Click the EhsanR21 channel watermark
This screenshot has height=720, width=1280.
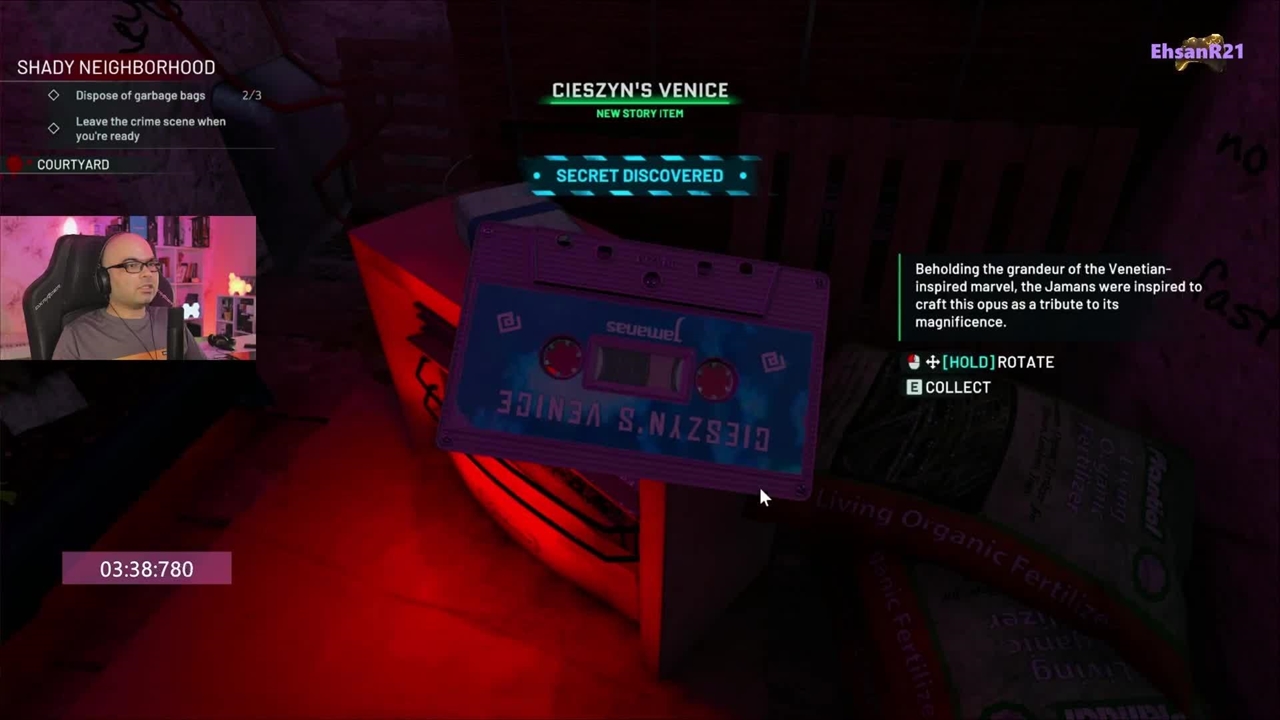(1197, 52)
